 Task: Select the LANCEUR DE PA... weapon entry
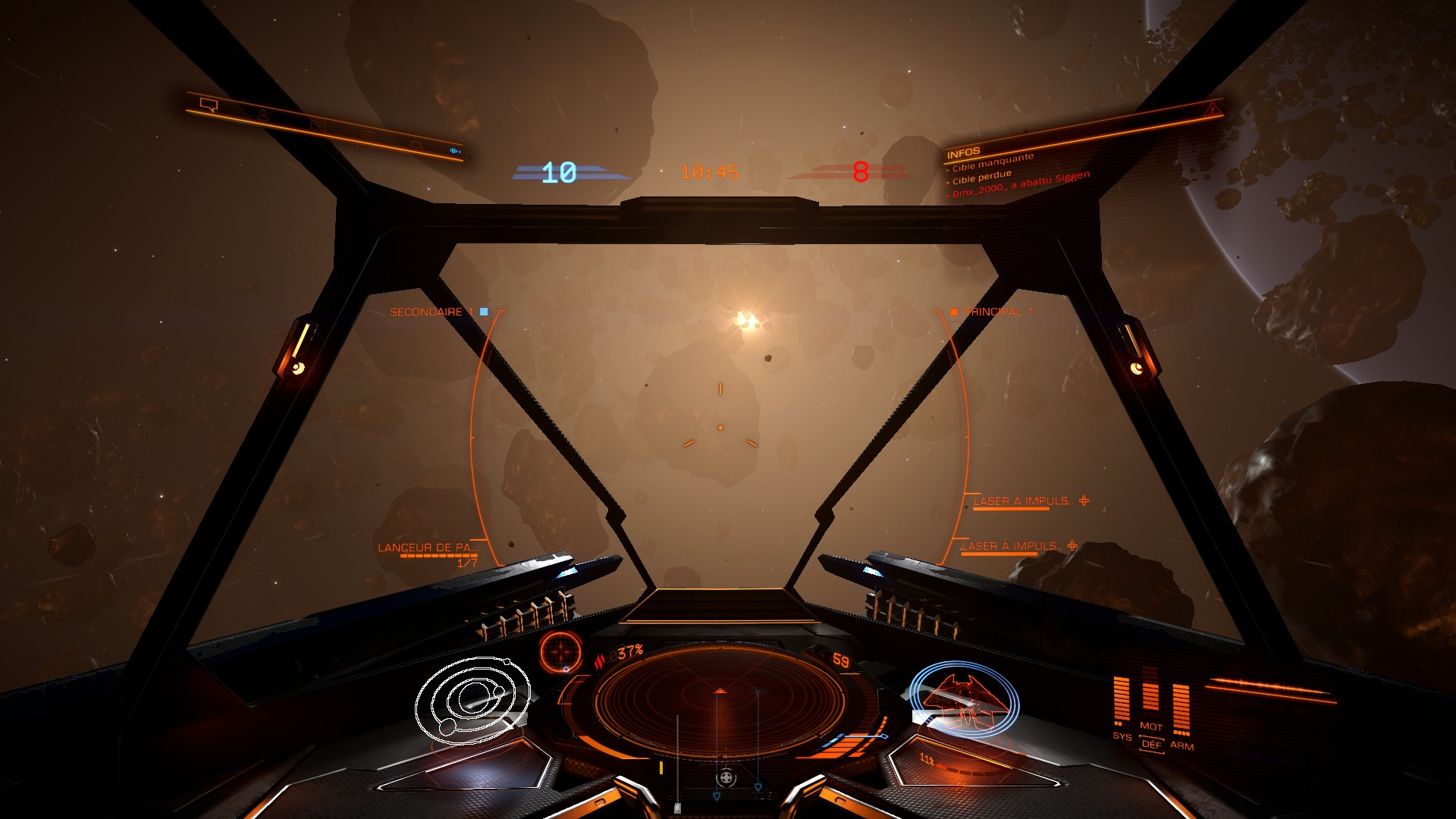click(x=428, y=548)
